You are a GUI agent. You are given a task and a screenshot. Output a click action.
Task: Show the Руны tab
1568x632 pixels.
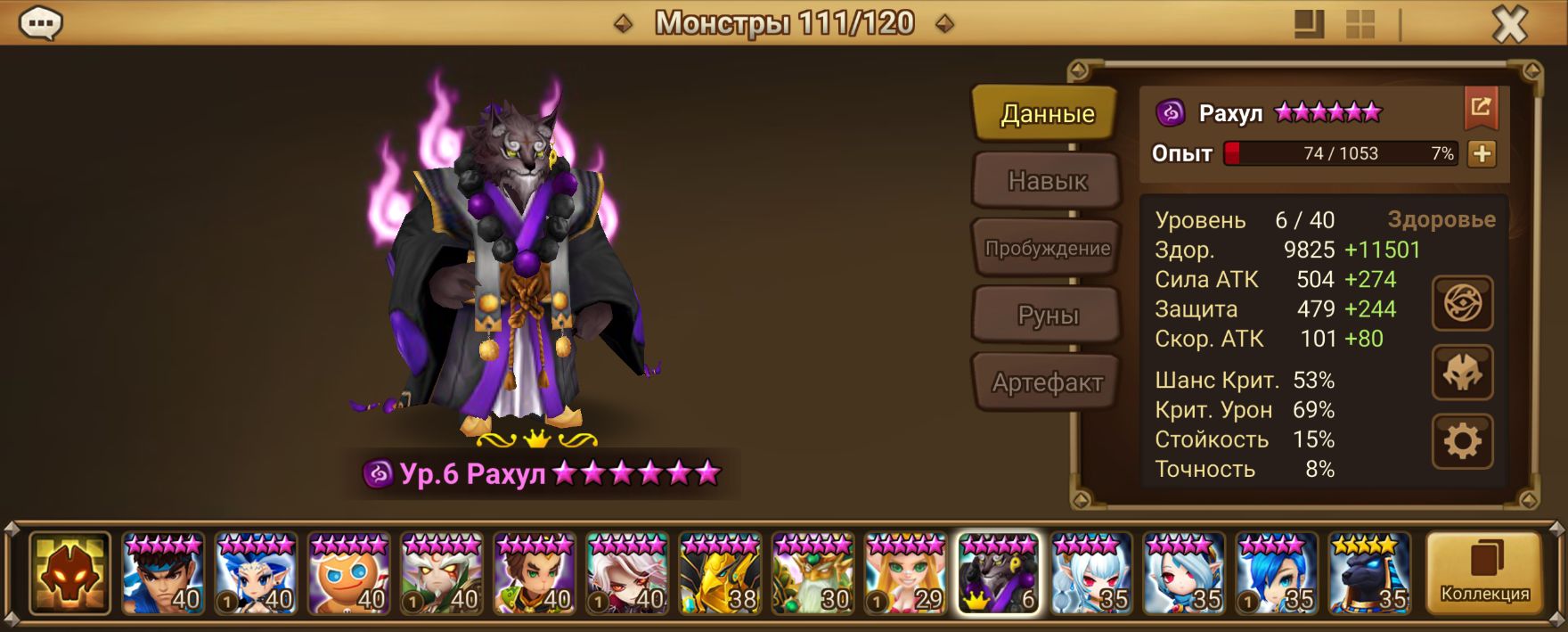[1046, 316]
